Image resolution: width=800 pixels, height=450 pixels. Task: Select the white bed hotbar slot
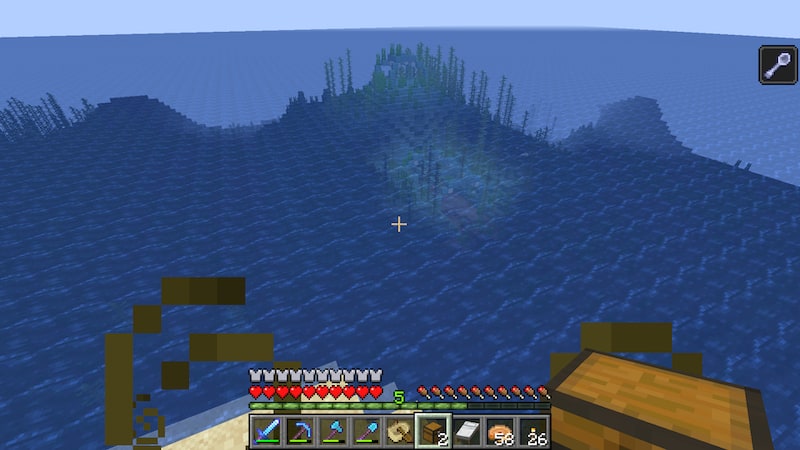[466, 431]
